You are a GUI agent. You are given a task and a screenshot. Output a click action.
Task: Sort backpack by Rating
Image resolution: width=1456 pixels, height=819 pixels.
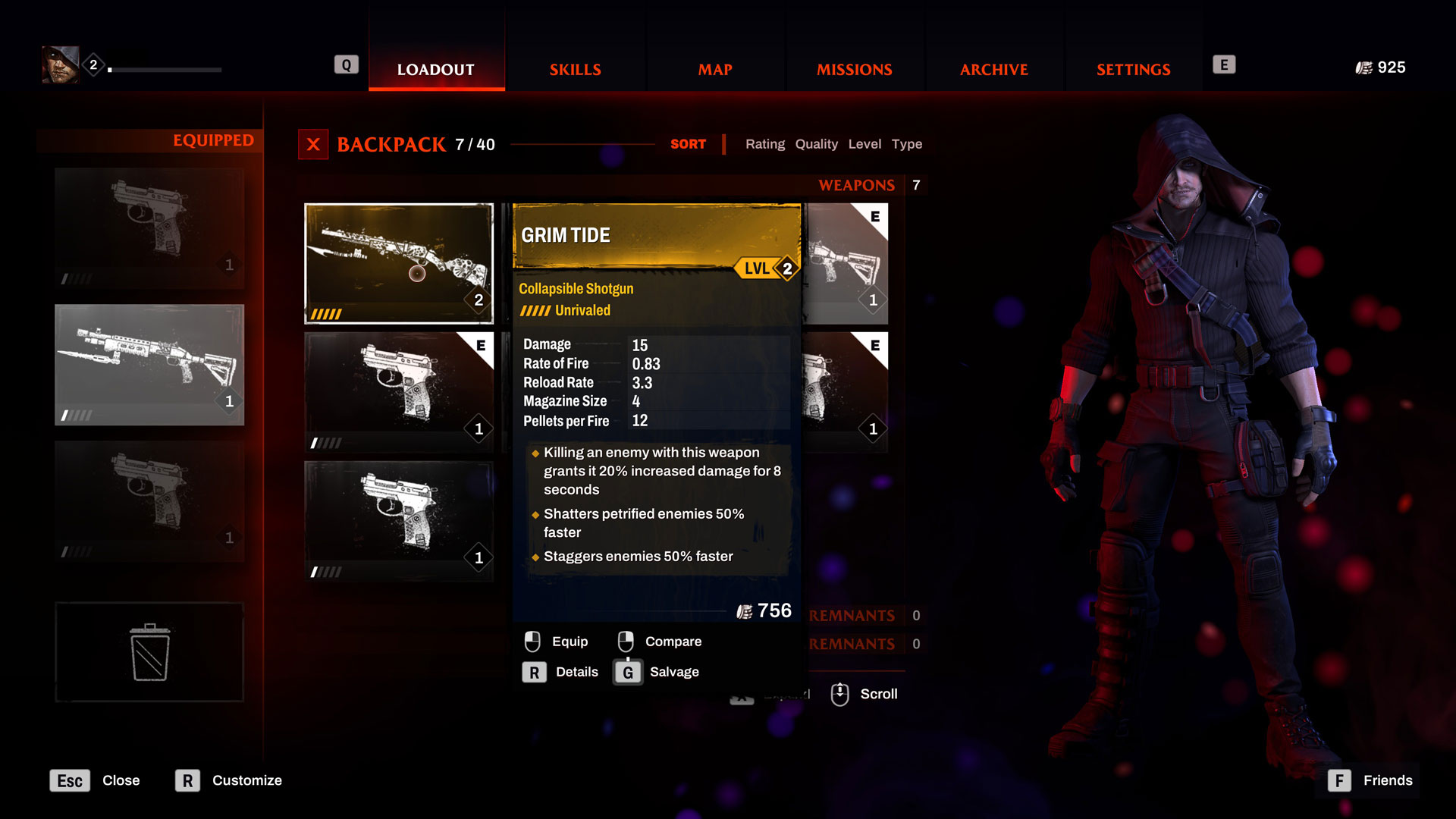[x=764, y=144]
